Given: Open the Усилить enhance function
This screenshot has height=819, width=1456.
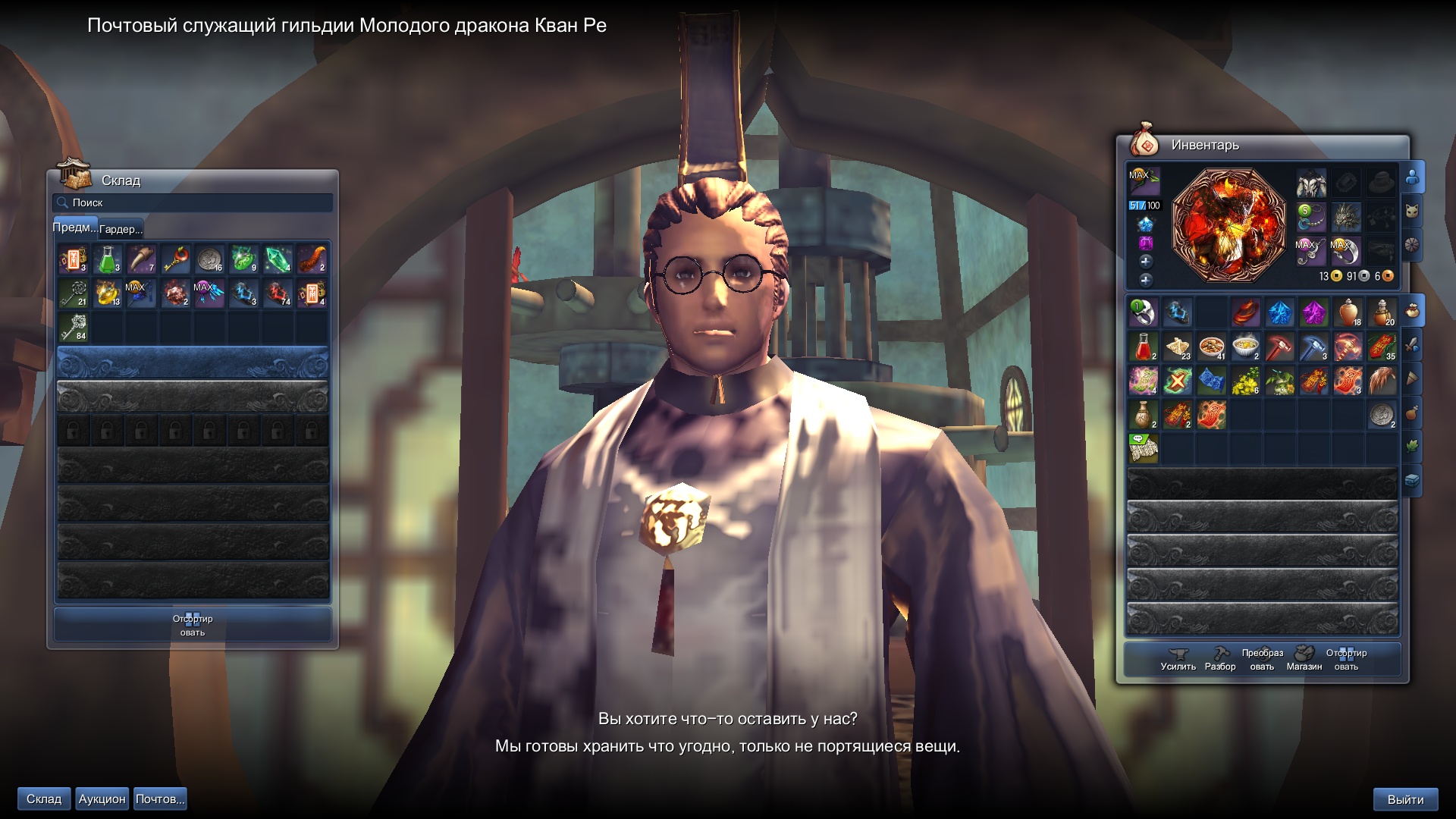Looking at the screenshot, I should tap(1178, 659).
